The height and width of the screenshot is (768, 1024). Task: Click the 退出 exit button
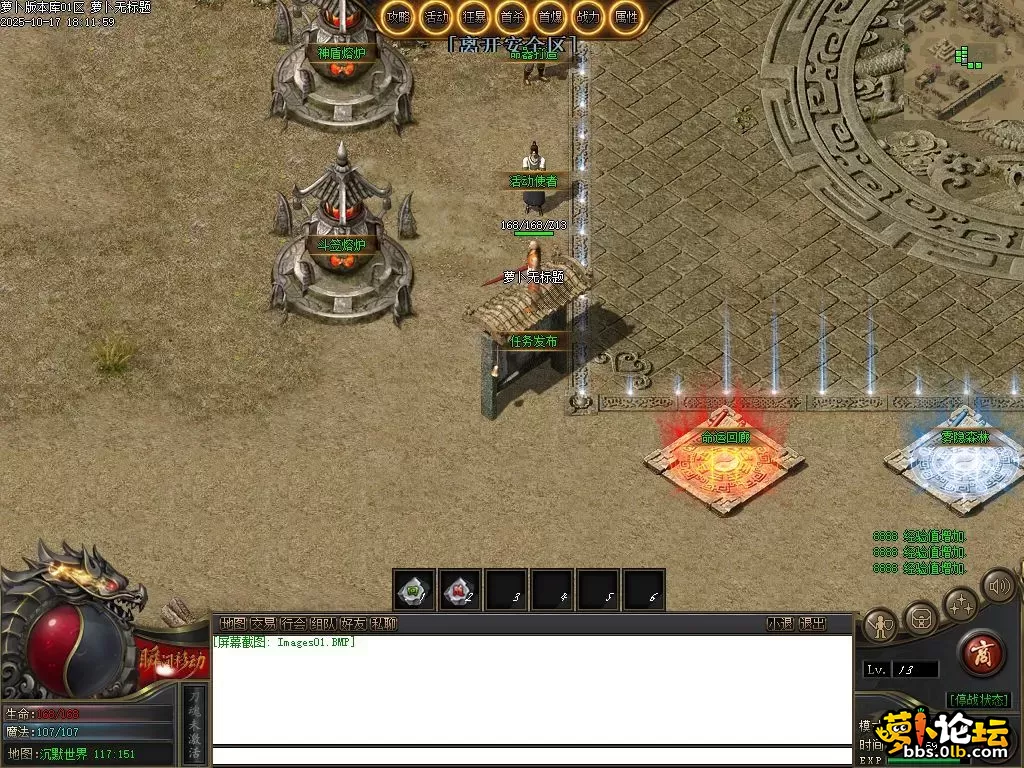(x=812, y=624)
